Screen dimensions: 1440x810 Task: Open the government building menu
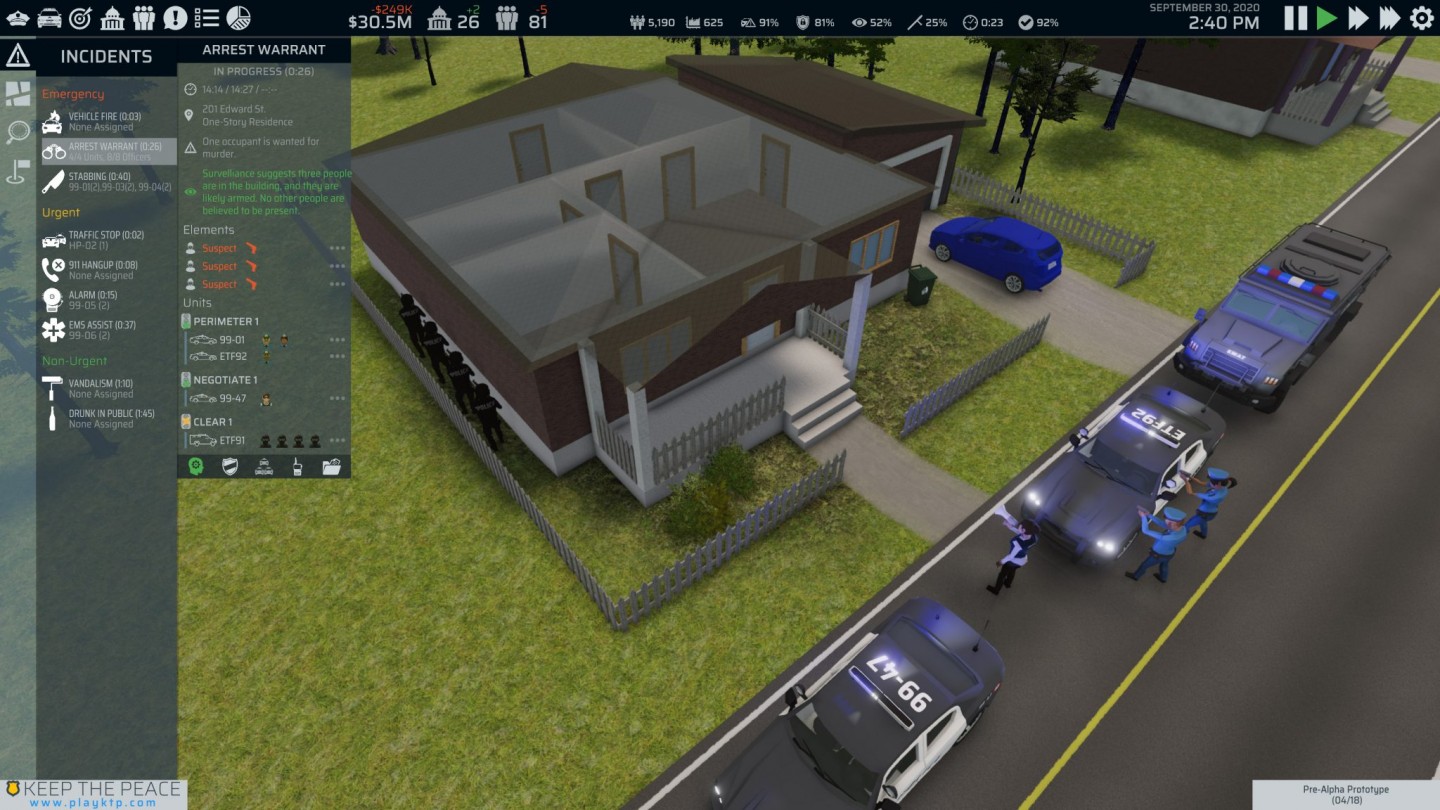112,18
